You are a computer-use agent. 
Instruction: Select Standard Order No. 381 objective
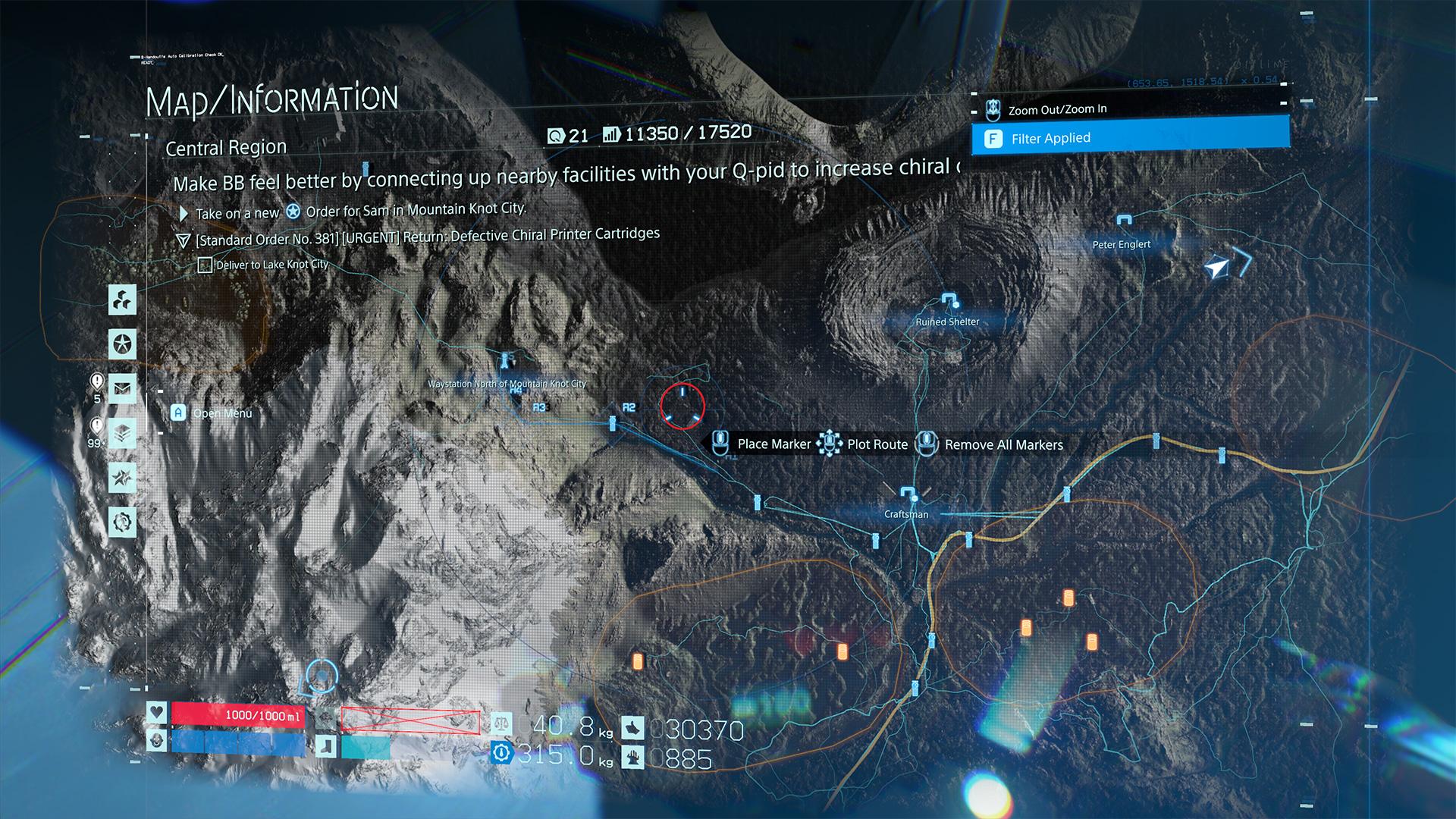(x=427, y=237)
